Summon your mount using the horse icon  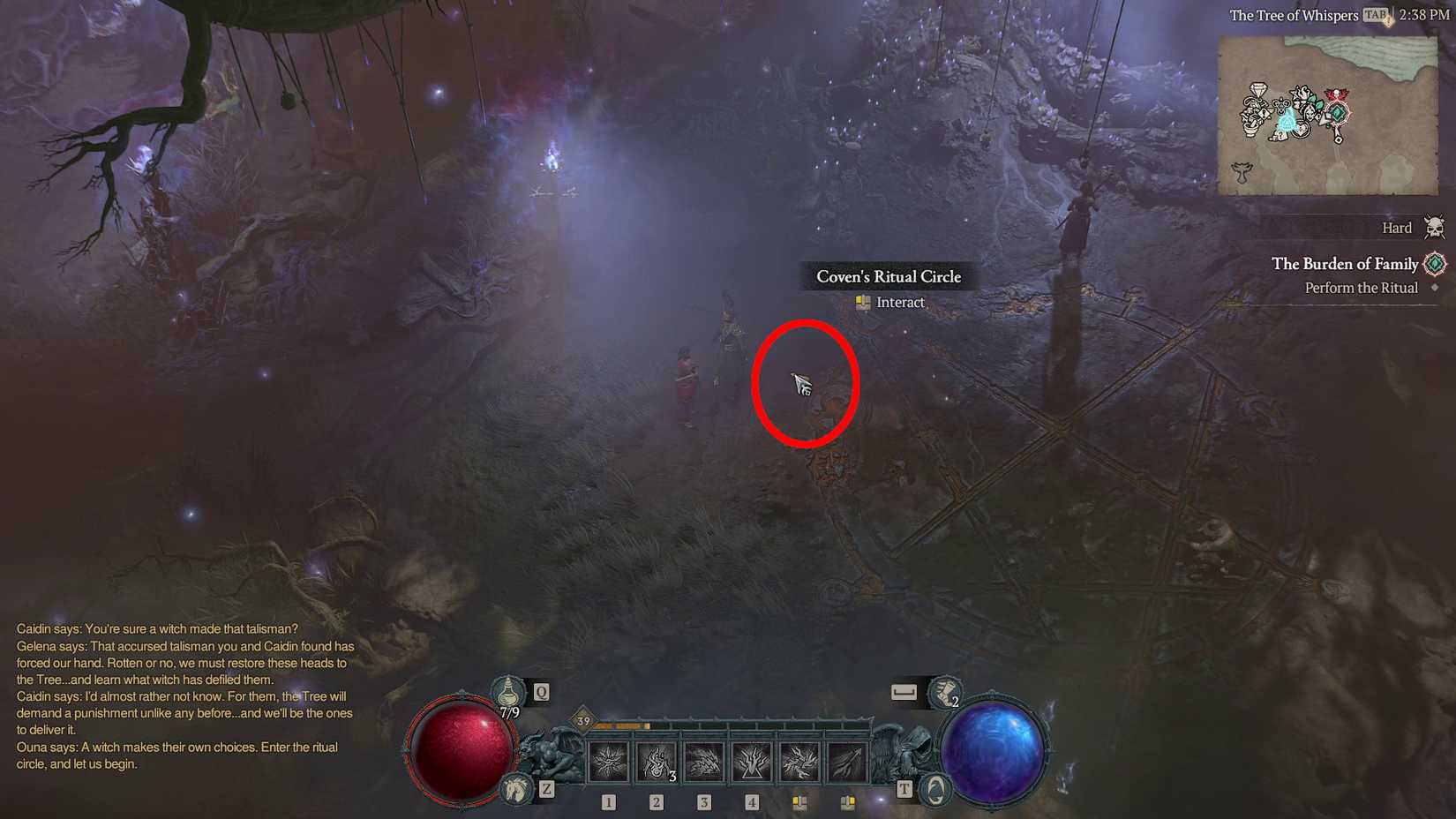point(517,788)
